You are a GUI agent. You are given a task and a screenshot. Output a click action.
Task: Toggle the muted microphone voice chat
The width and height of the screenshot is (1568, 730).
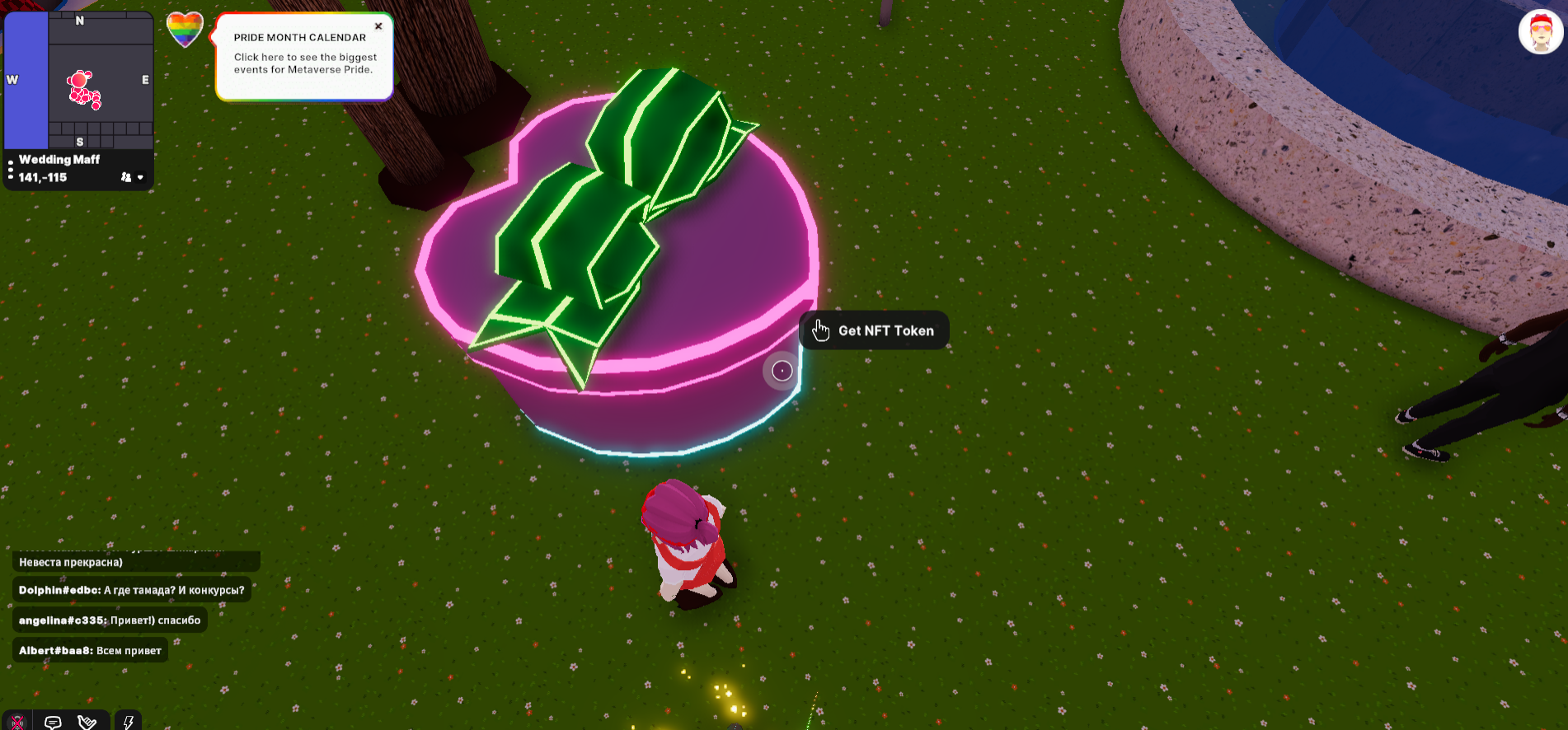coord(17,722)
